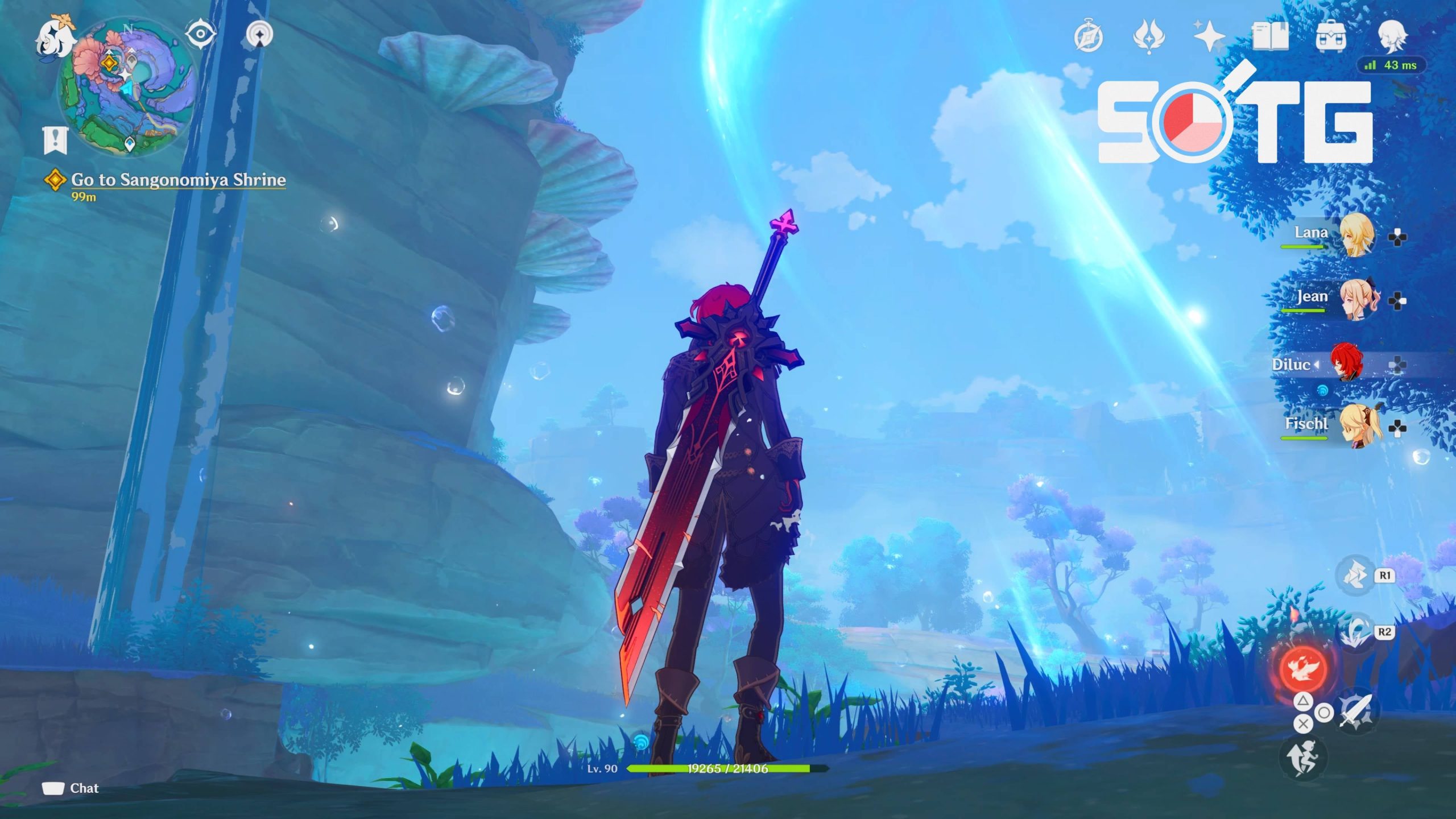Tap the sprint running figure icon
1456x819 pixels.
coord(1302,758)
